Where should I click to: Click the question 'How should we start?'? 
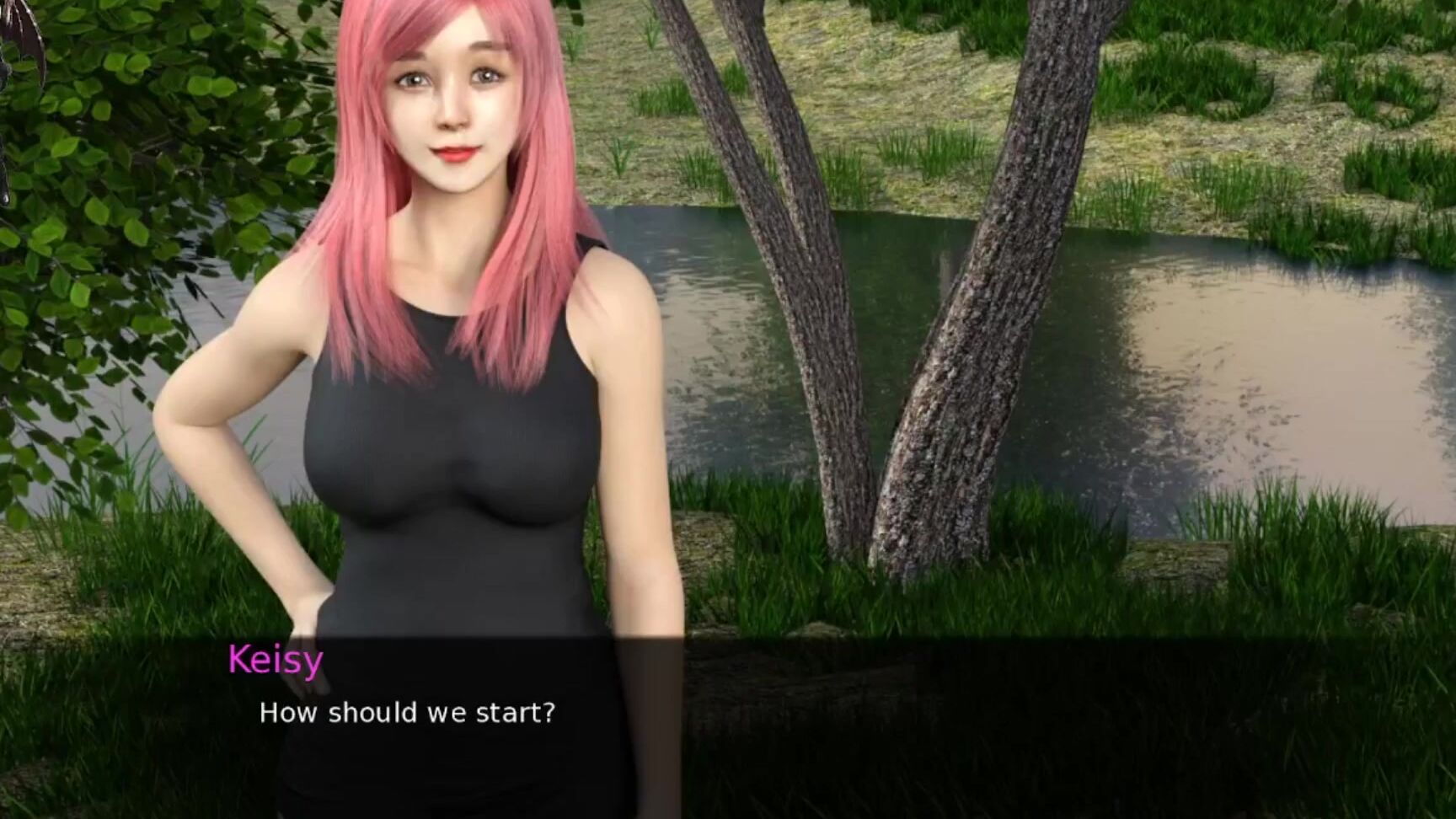[408, 713]
